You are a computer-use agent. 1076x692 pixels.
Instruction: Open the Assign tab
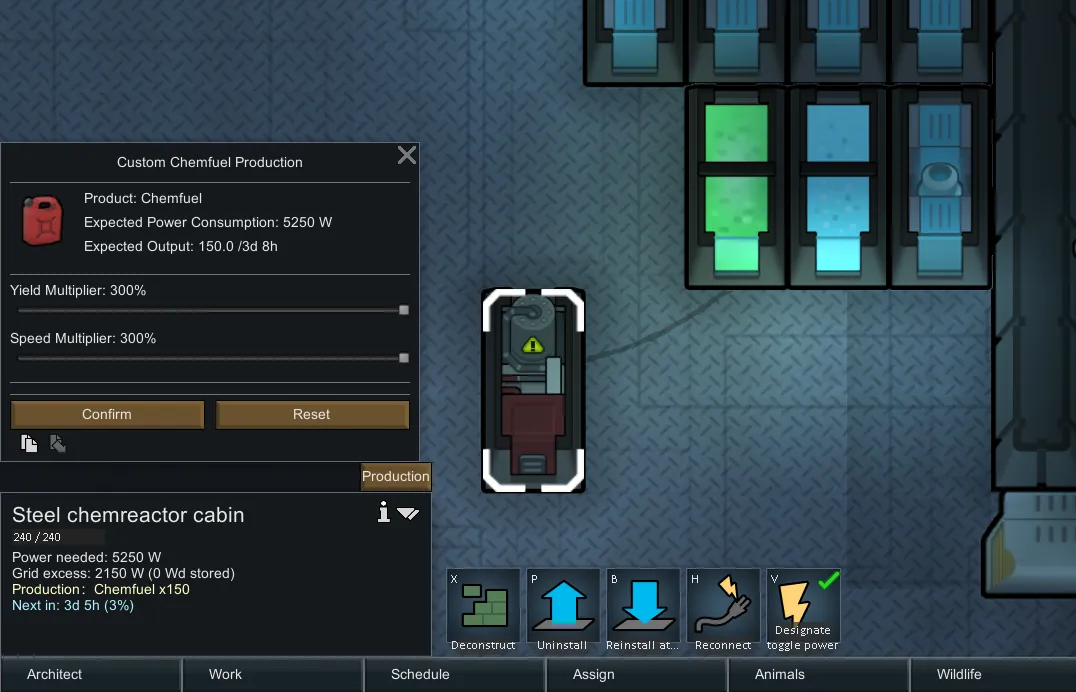594,674
